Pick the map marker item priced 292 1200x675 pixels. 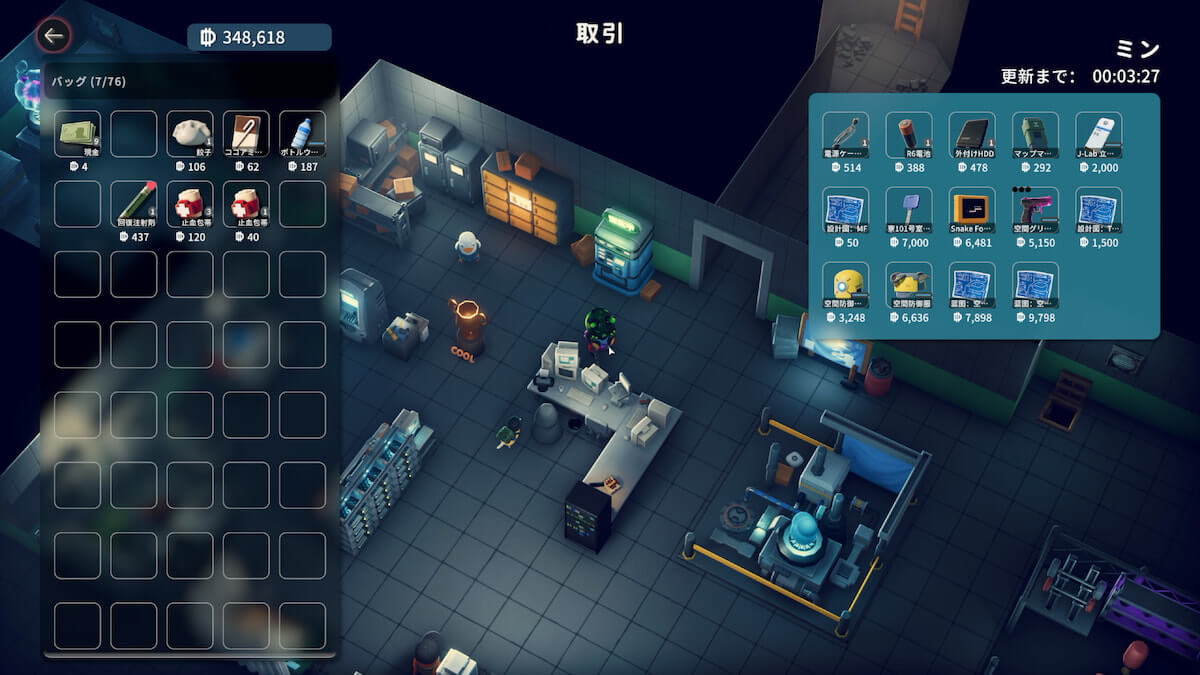(x=1035, y=135)
